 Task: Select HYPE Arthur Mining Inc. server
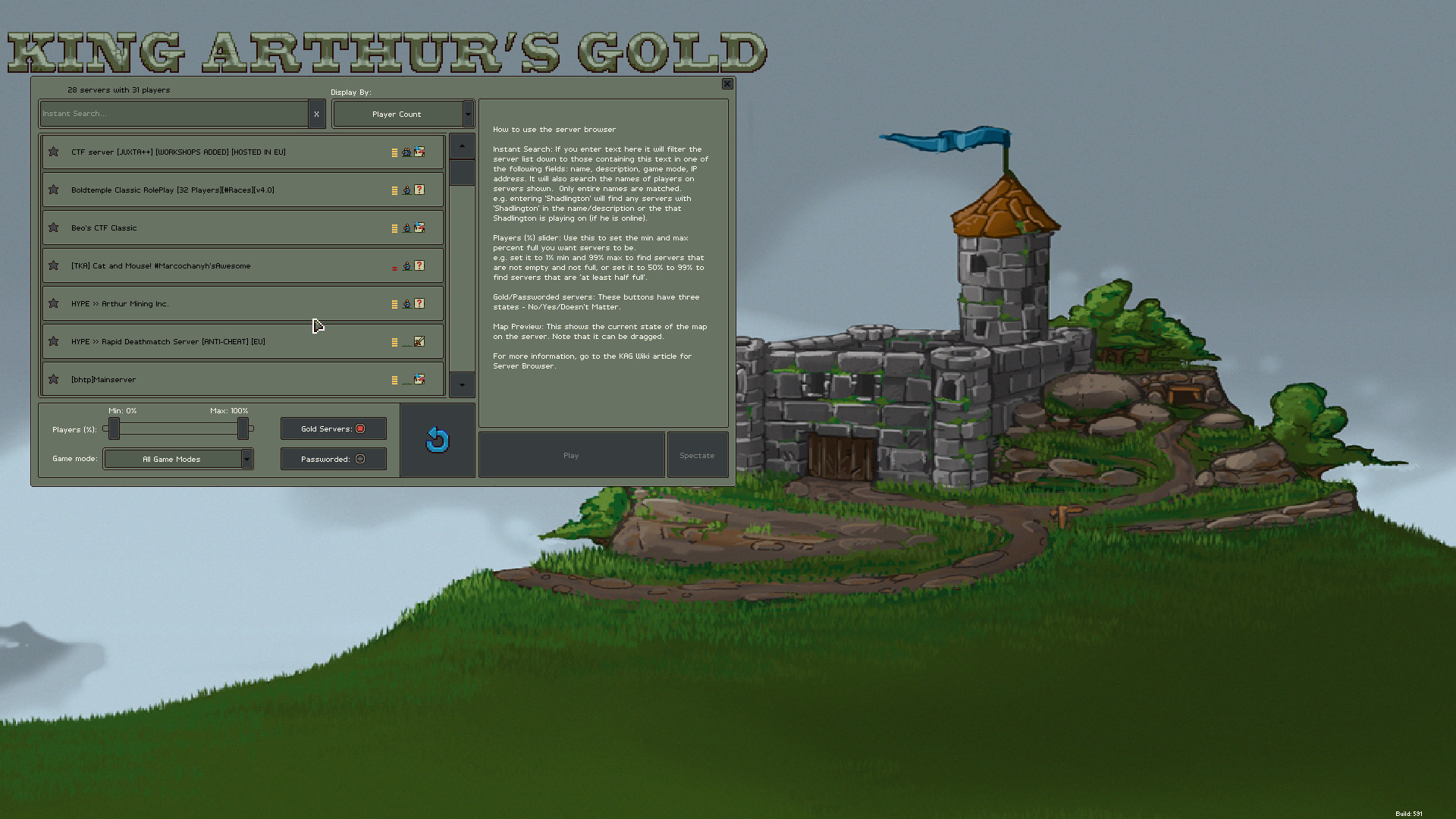click(227, 304)
